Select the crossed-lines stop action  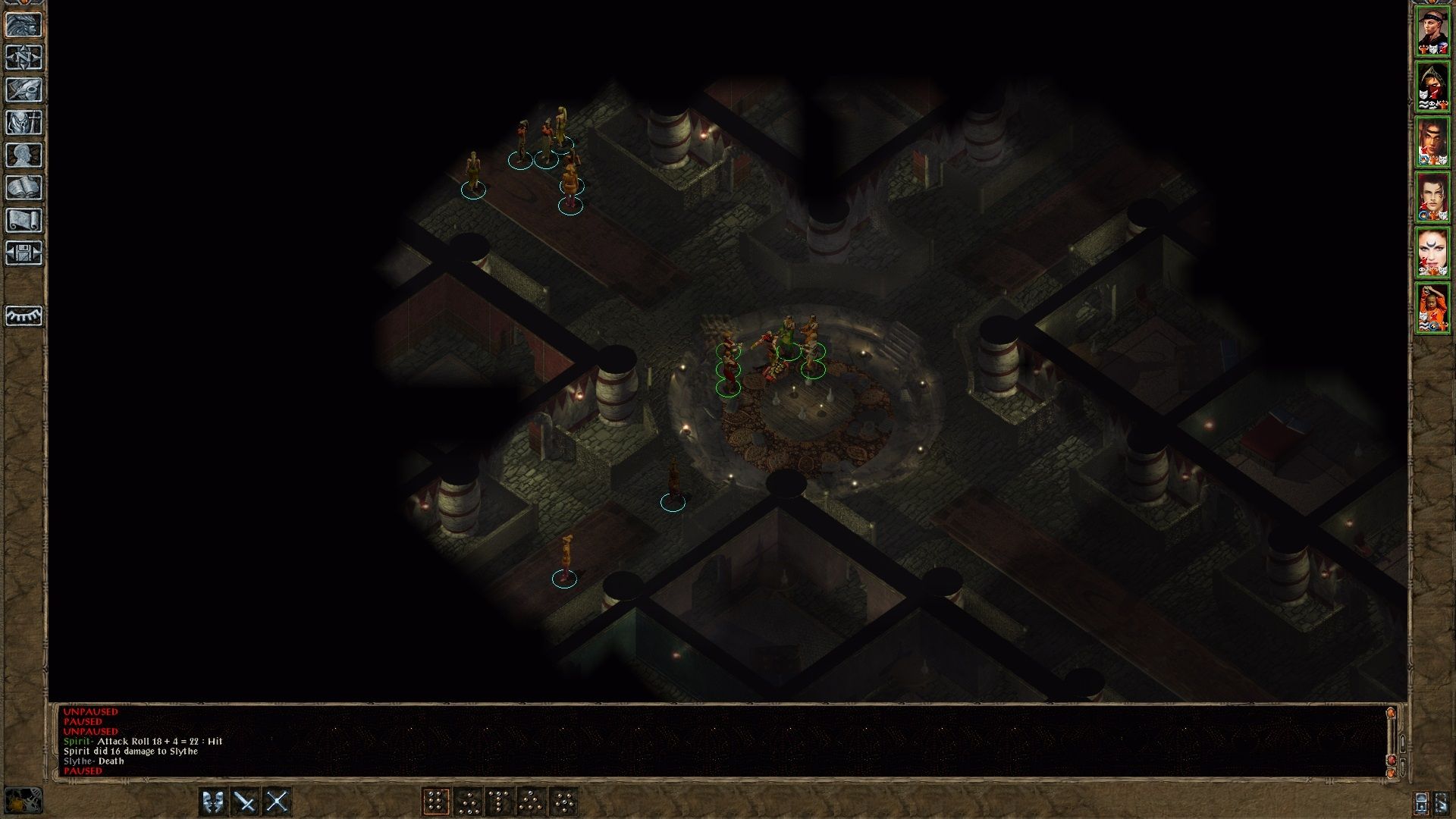click(x=278, y=802)
